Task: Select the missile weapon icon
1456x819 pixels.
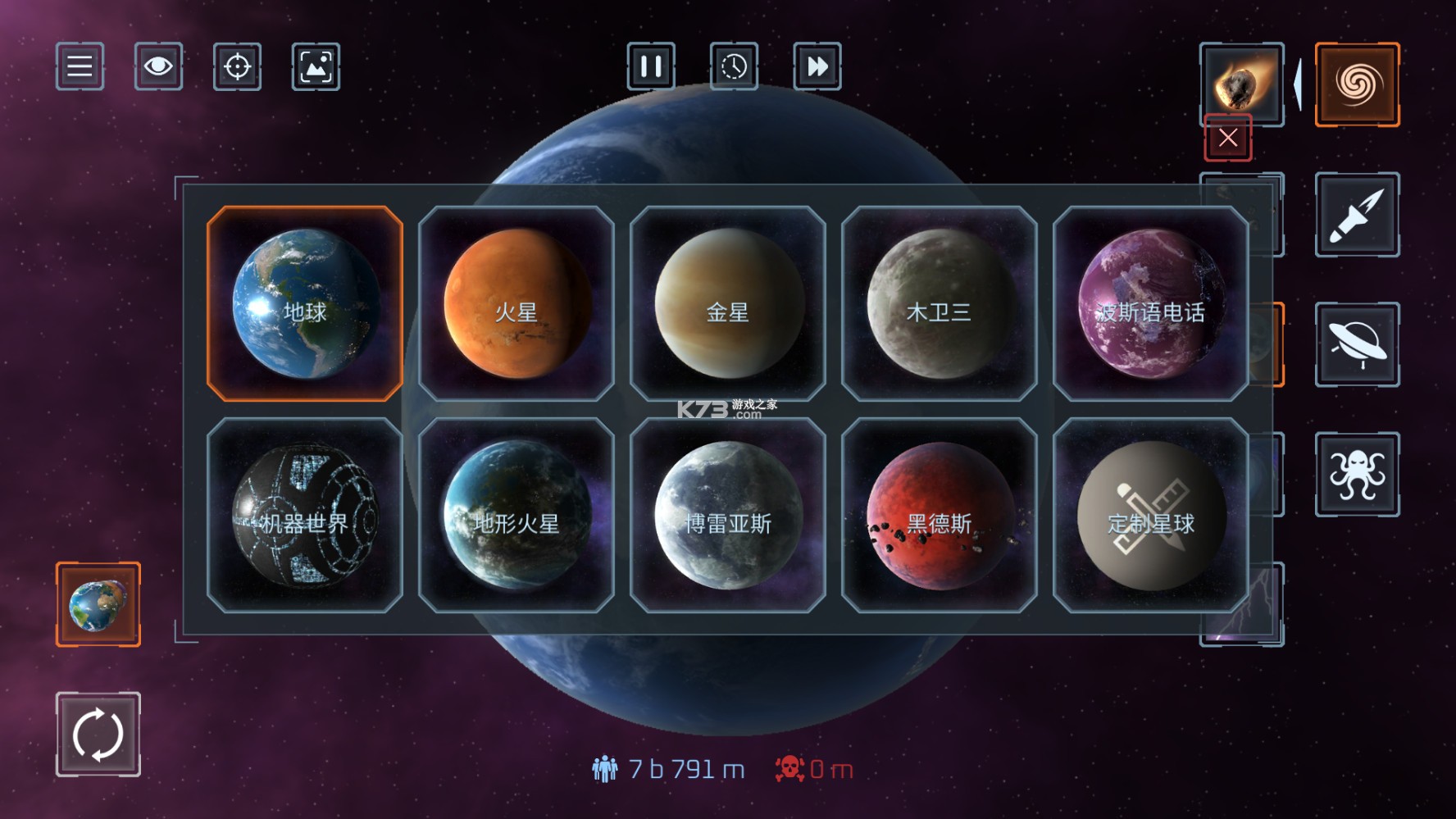Action: [x=1357, y=214]
